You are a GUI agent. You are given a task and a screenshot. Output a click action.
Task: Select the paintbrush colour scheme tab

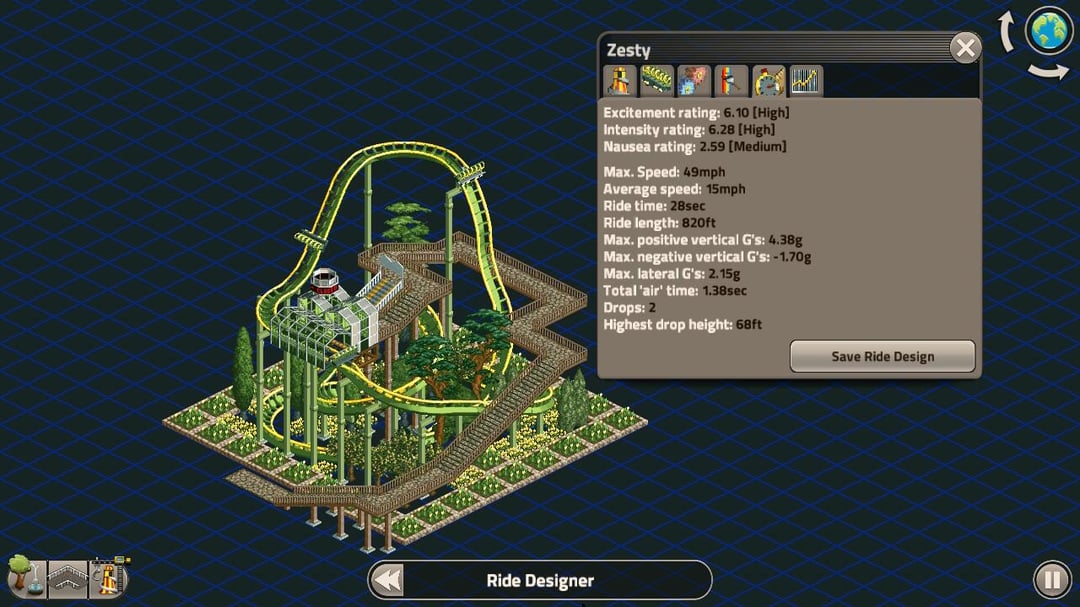pyautogui.click(x=731, y=81)
